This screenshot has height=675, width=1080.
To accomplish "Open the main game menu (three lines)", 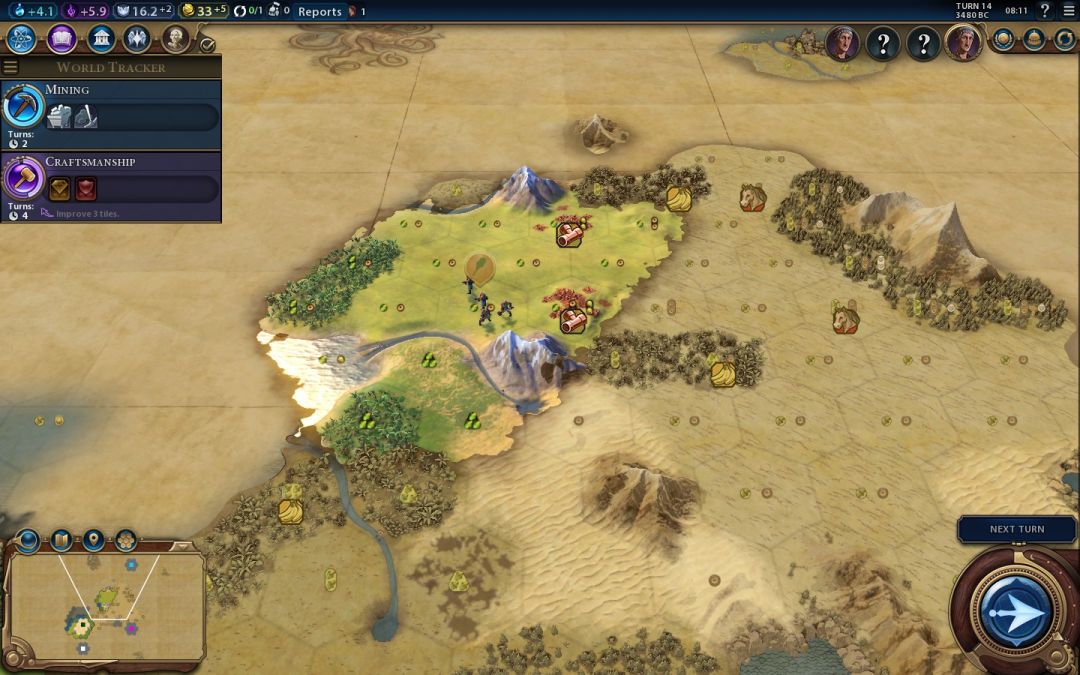I will pyautogui.click(x=1068, y=11).
